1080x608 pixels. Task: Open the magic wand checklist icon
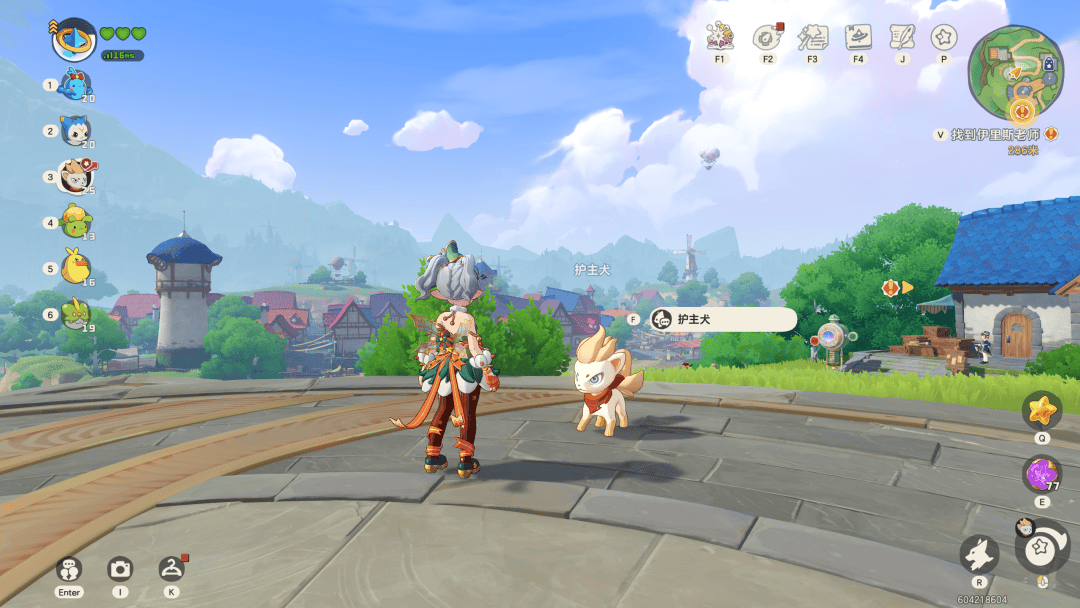[812, 38]
